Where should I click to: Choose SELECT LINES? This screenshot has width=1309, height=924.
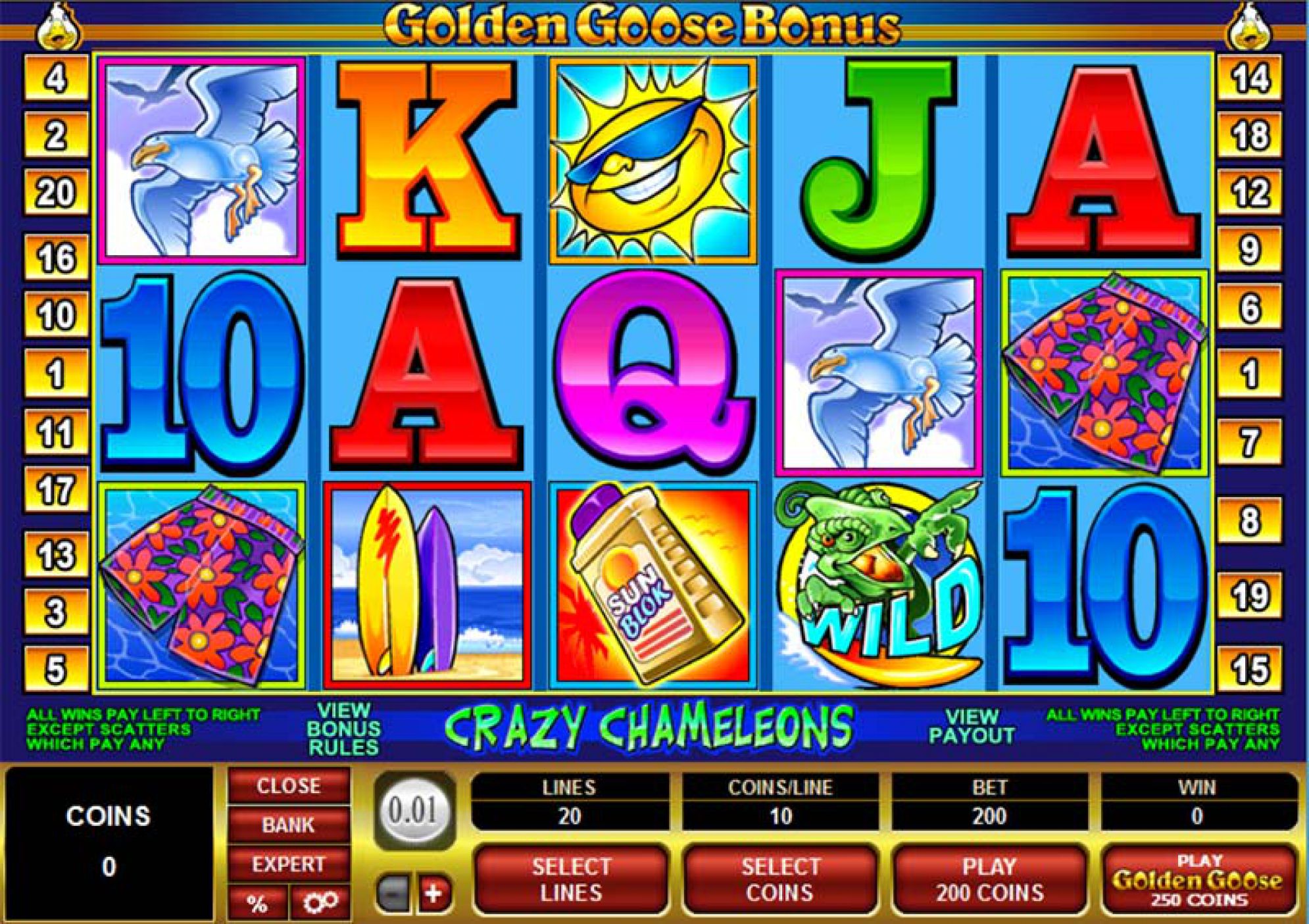click(571, 879)
